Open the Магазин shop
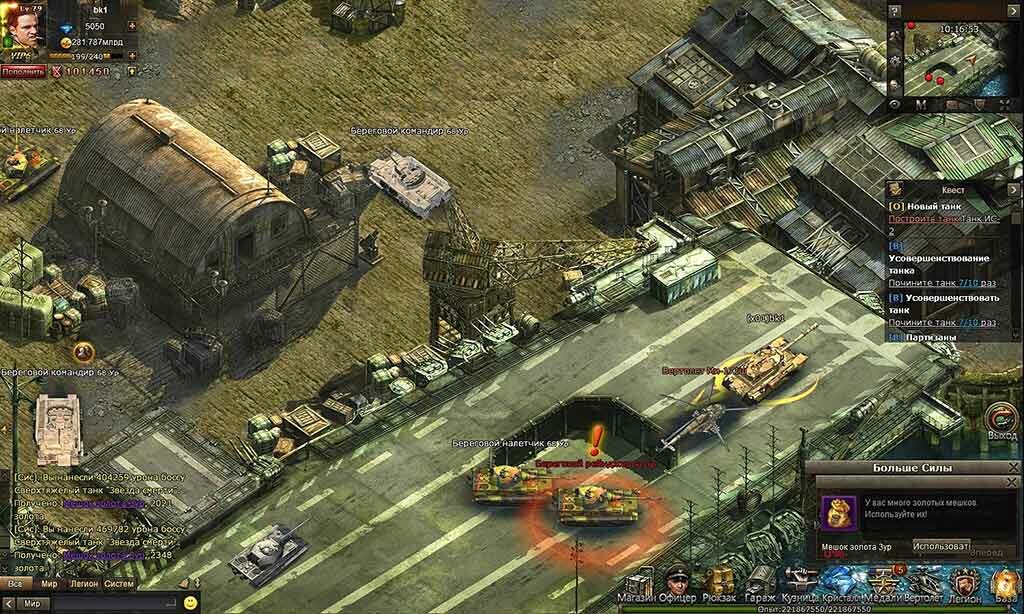 (x=637, y=583)
